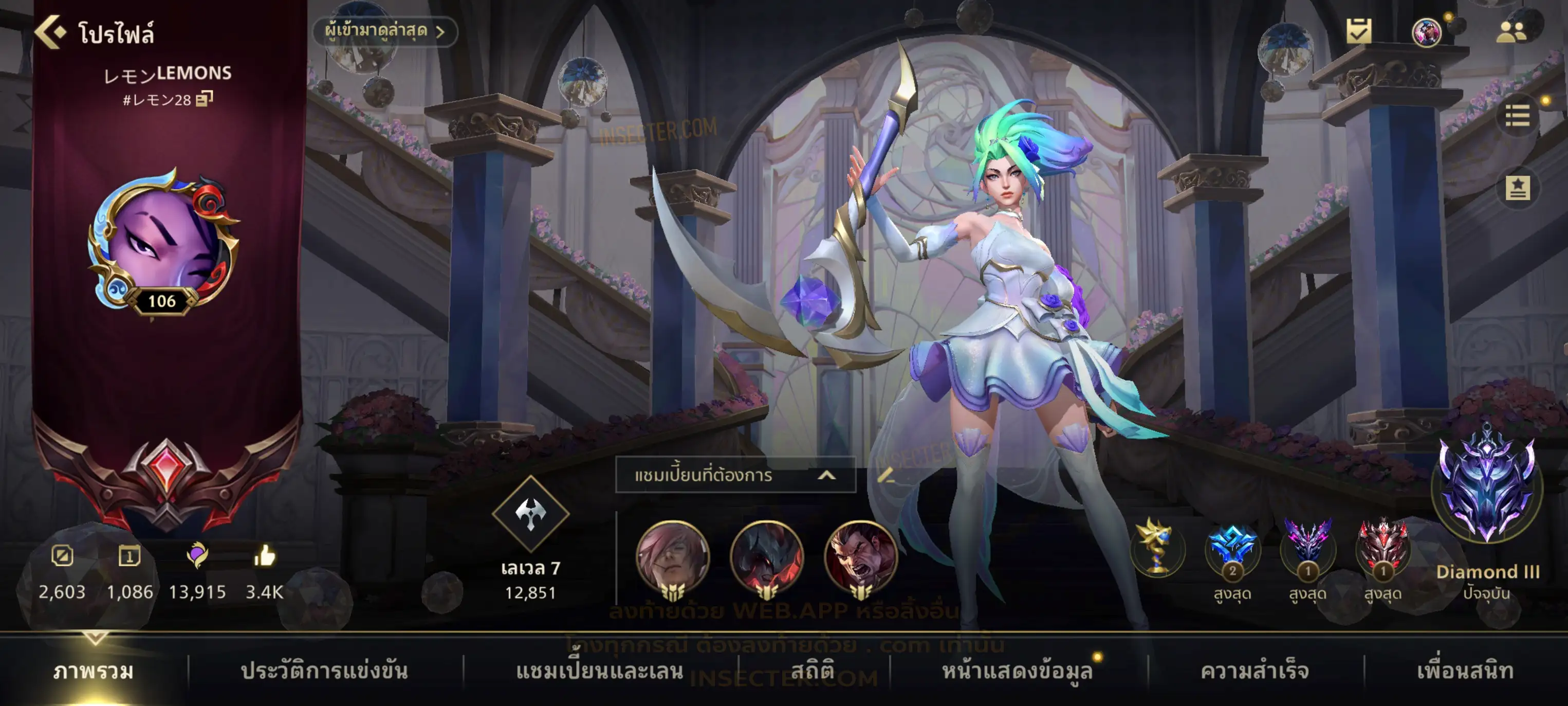Open the เพื่อนสนิท close friends tab
This screenshot has width=1568, height=706.
point(1466,671)
